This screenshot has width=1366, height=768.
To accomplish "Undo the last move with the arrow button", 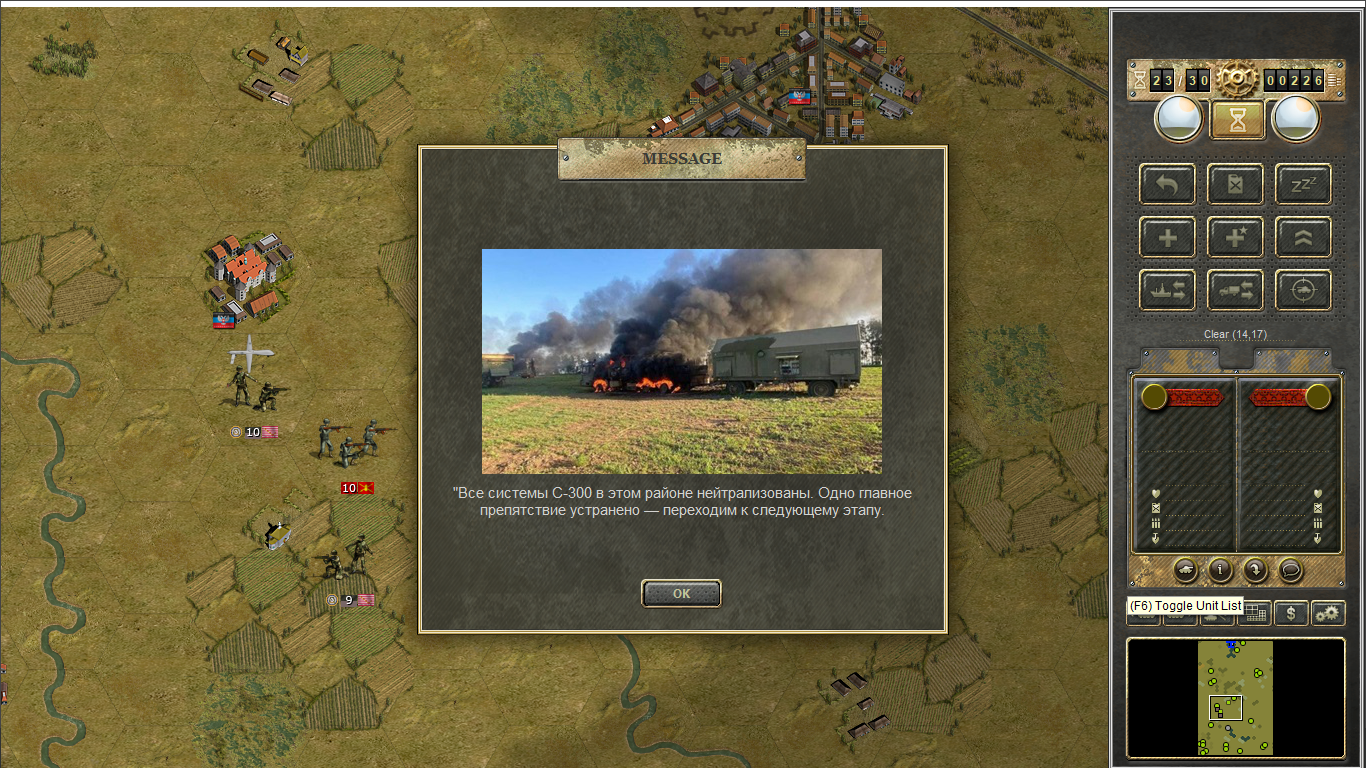I will [1167, 184].
